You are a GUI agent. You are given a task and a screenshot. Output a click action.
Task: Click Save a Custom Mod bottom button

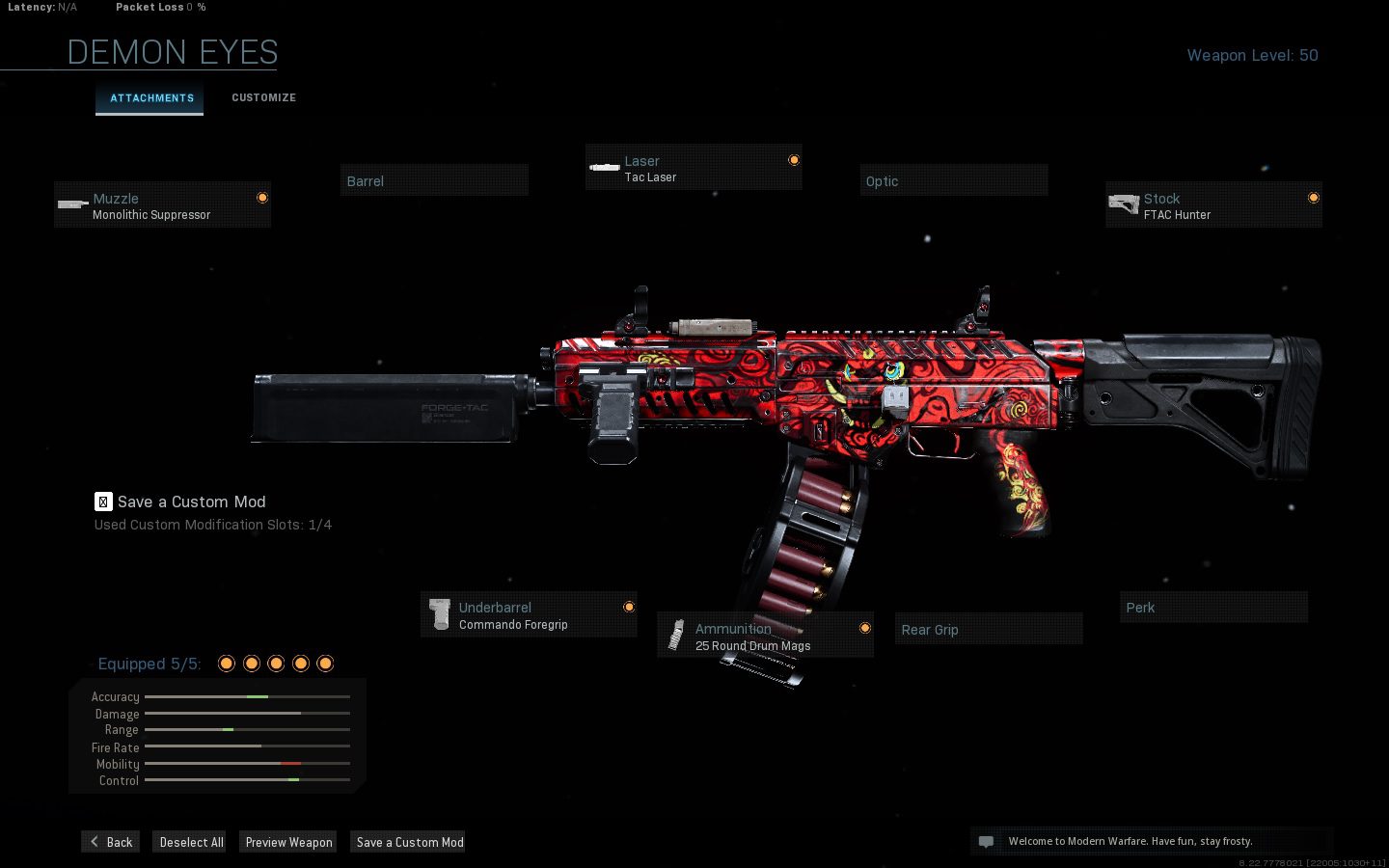[x=409, y=842]
